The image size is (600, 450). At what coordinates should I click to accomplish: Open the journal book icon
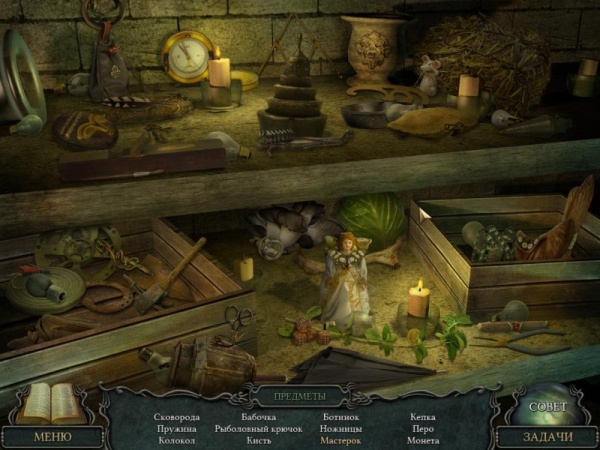[x=47, y=403]
